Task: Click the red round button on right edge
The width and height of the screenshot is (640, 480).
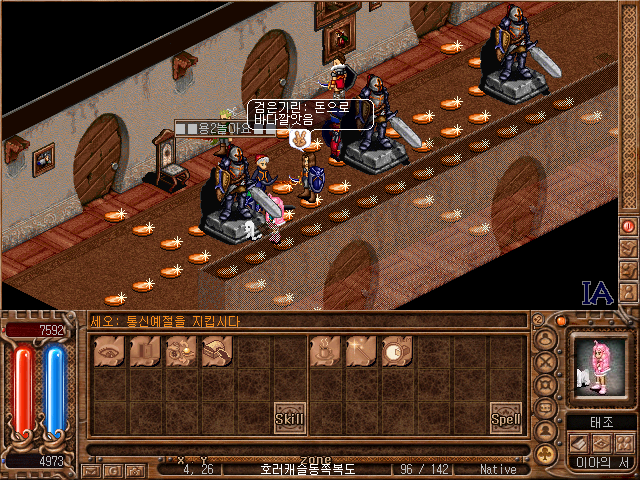Action: 628,226
